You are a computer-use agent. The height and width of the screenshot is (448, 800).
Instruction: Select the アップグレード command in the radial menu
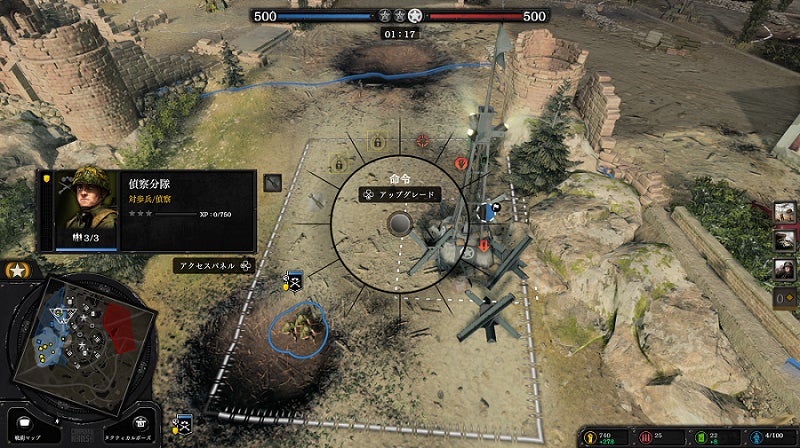point(399,194)
